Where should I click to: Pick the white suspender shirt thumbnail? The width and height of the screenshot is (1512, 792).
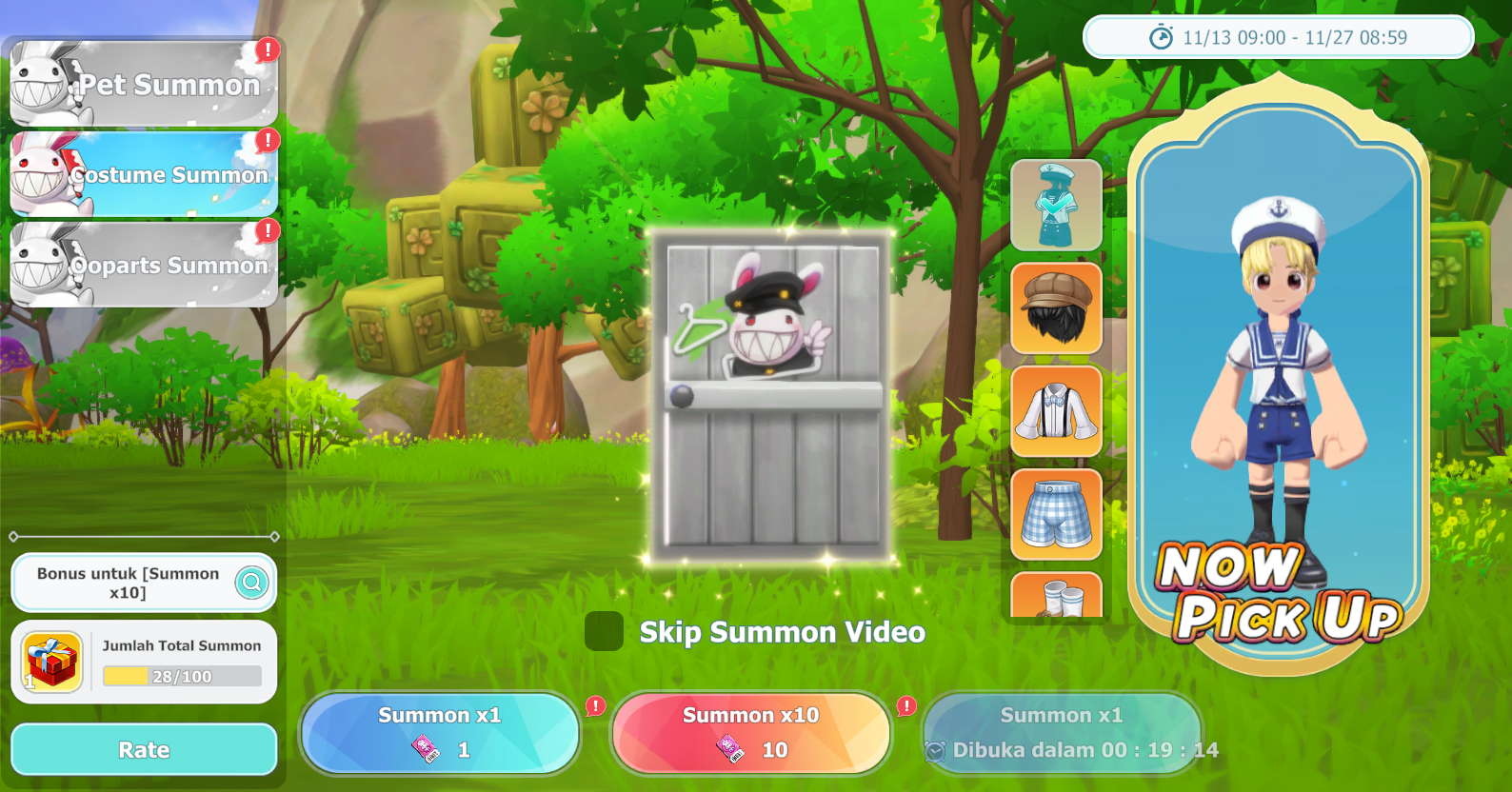1056,411
